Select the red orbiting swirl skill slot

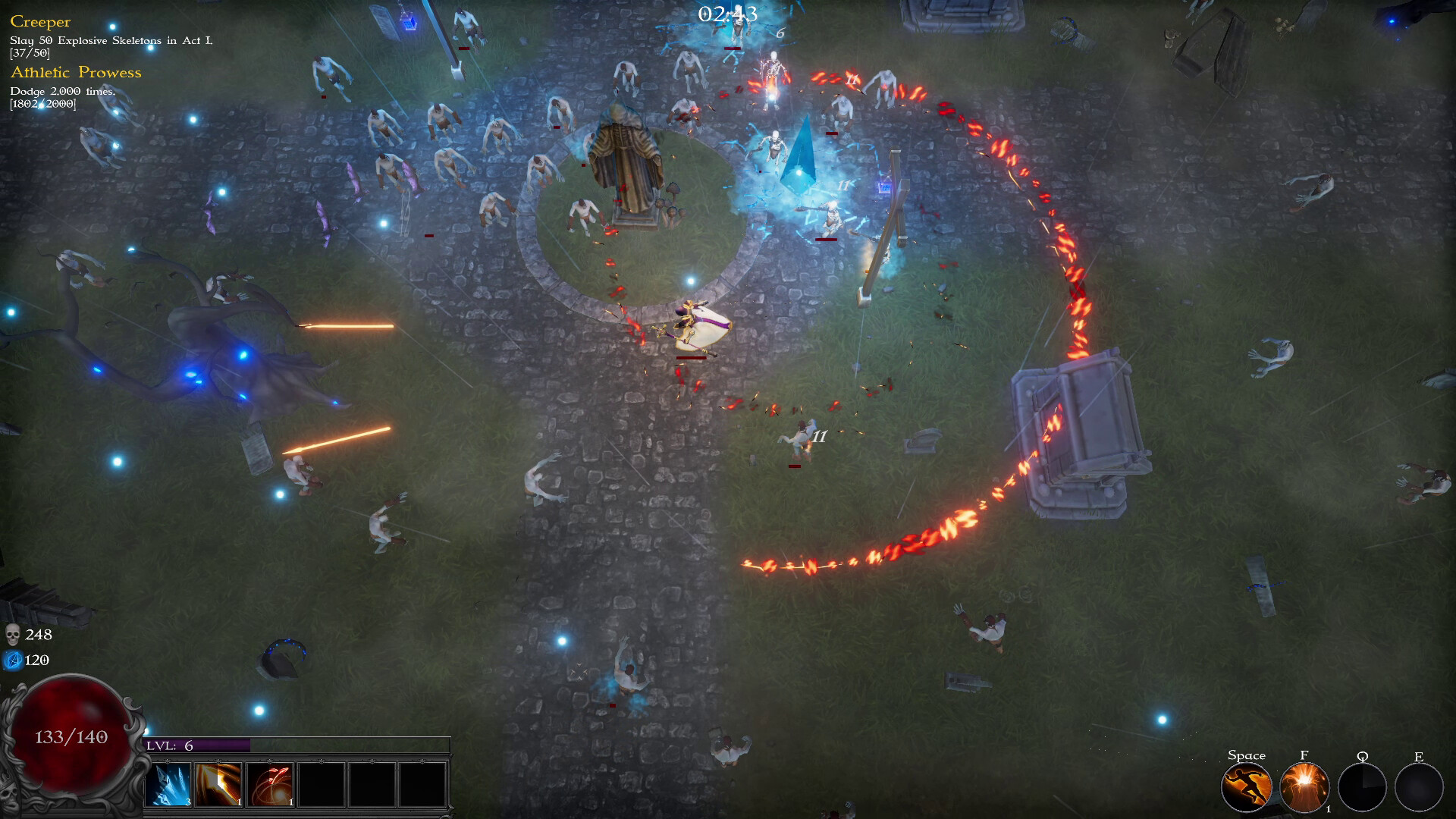coord(270,785)
